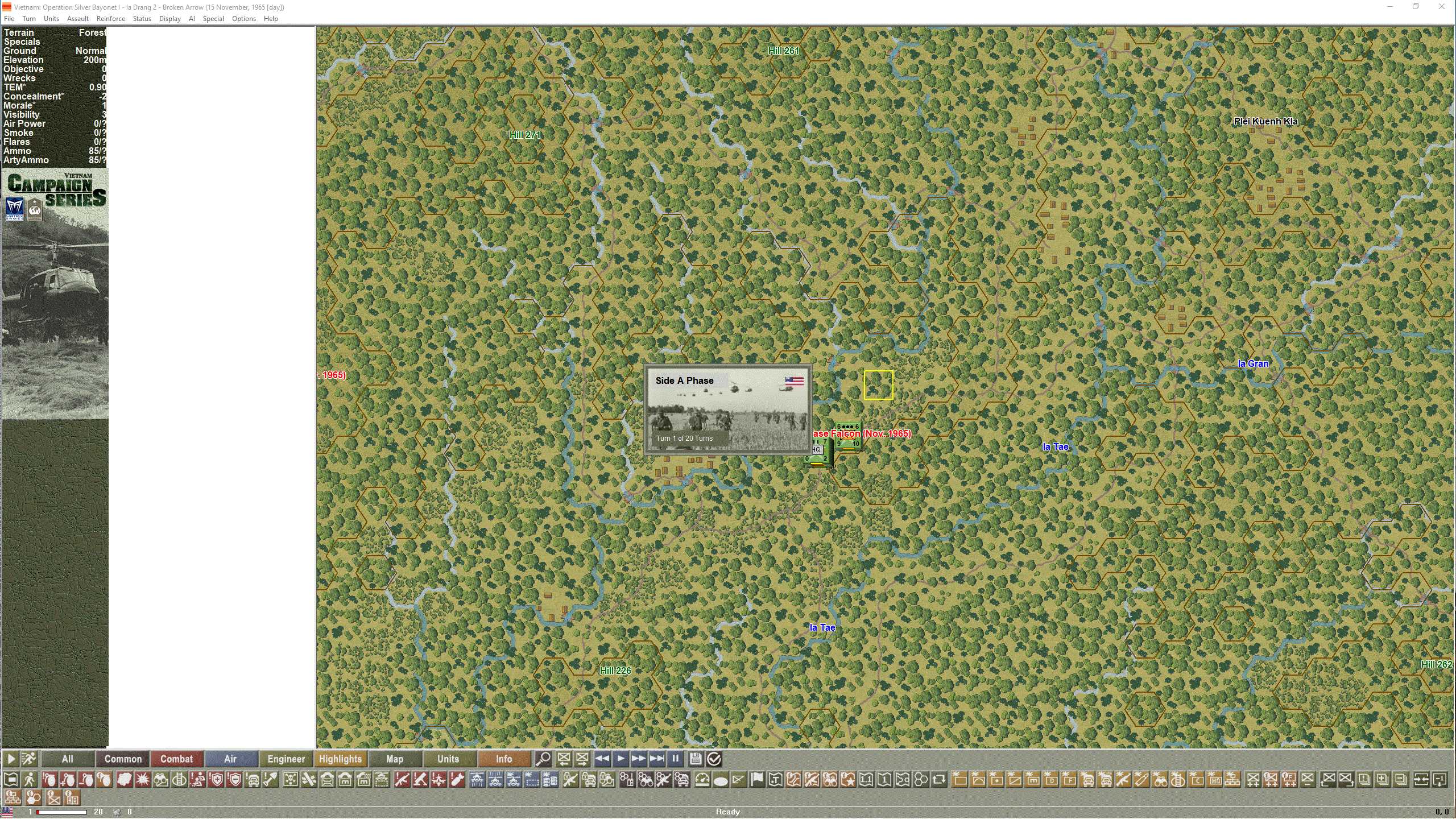Click the turn progress slider bar
The height and width of the screenshot is (819, 1456).
[63, 811]
